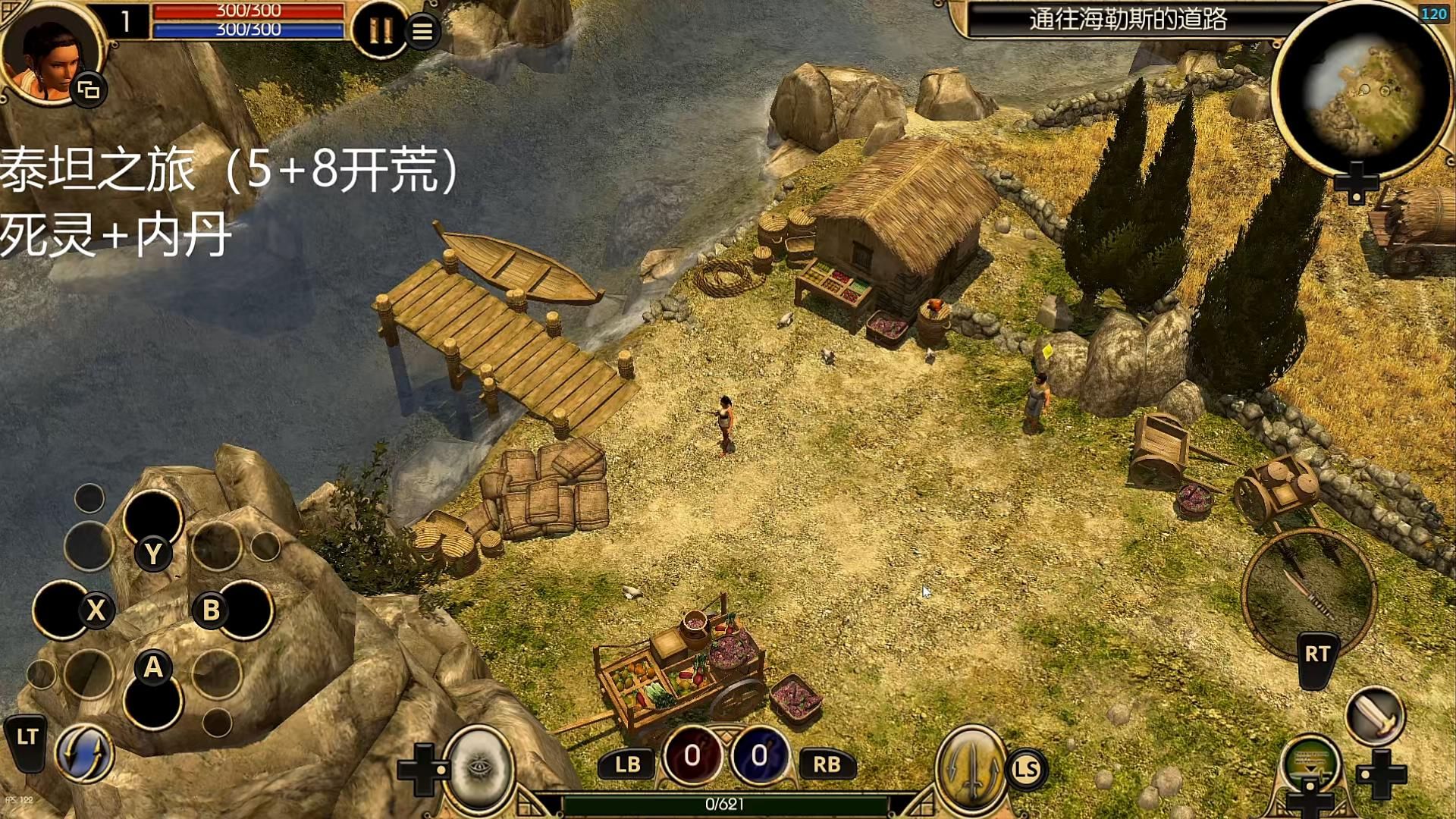
Task: Toggle the window-swap icon under the portrait
Action: click(x=89, y=89)
